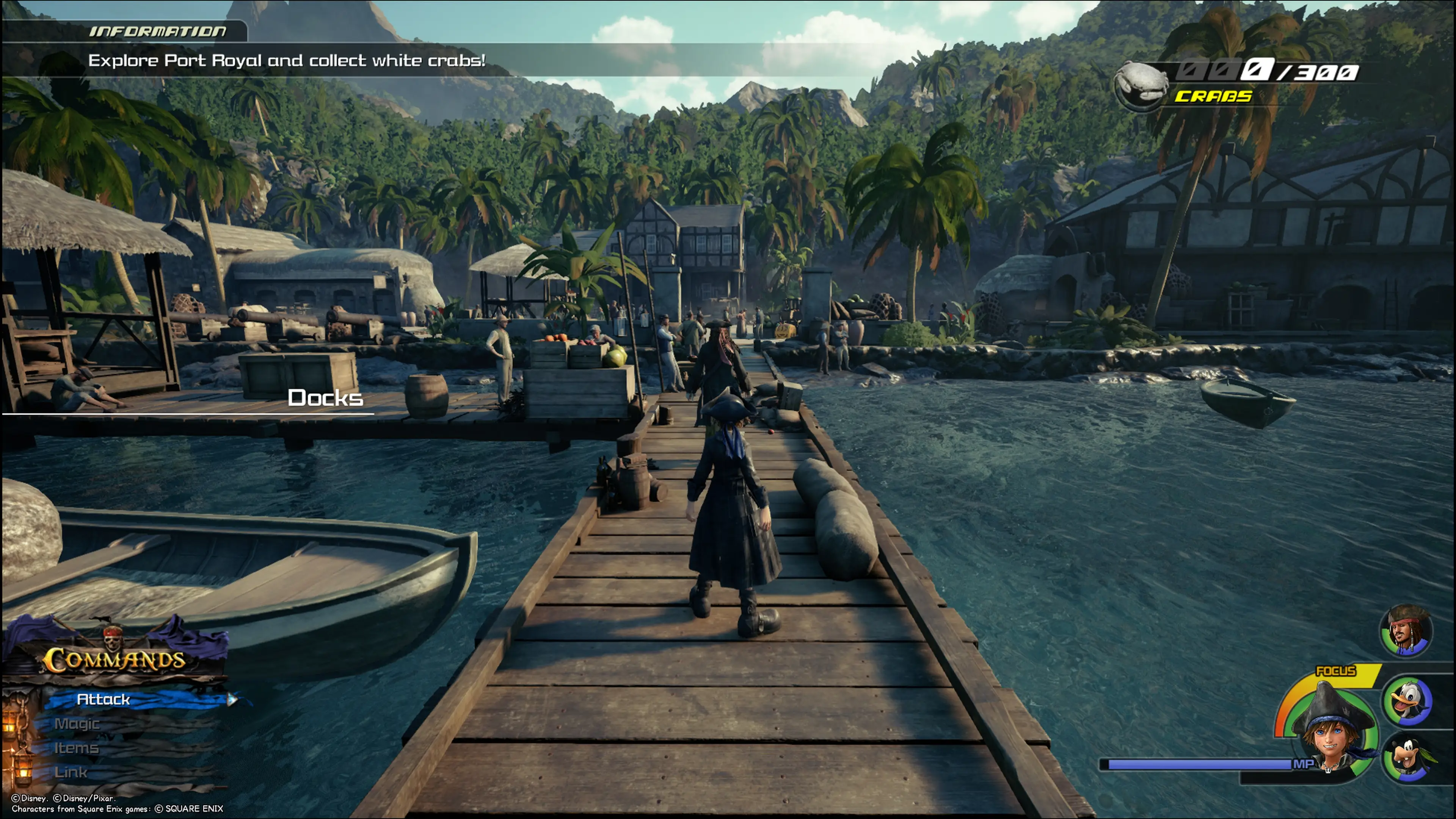Screen dimensions: 1456x819
Task: Click the Information banner header
Action: point(158,31)
